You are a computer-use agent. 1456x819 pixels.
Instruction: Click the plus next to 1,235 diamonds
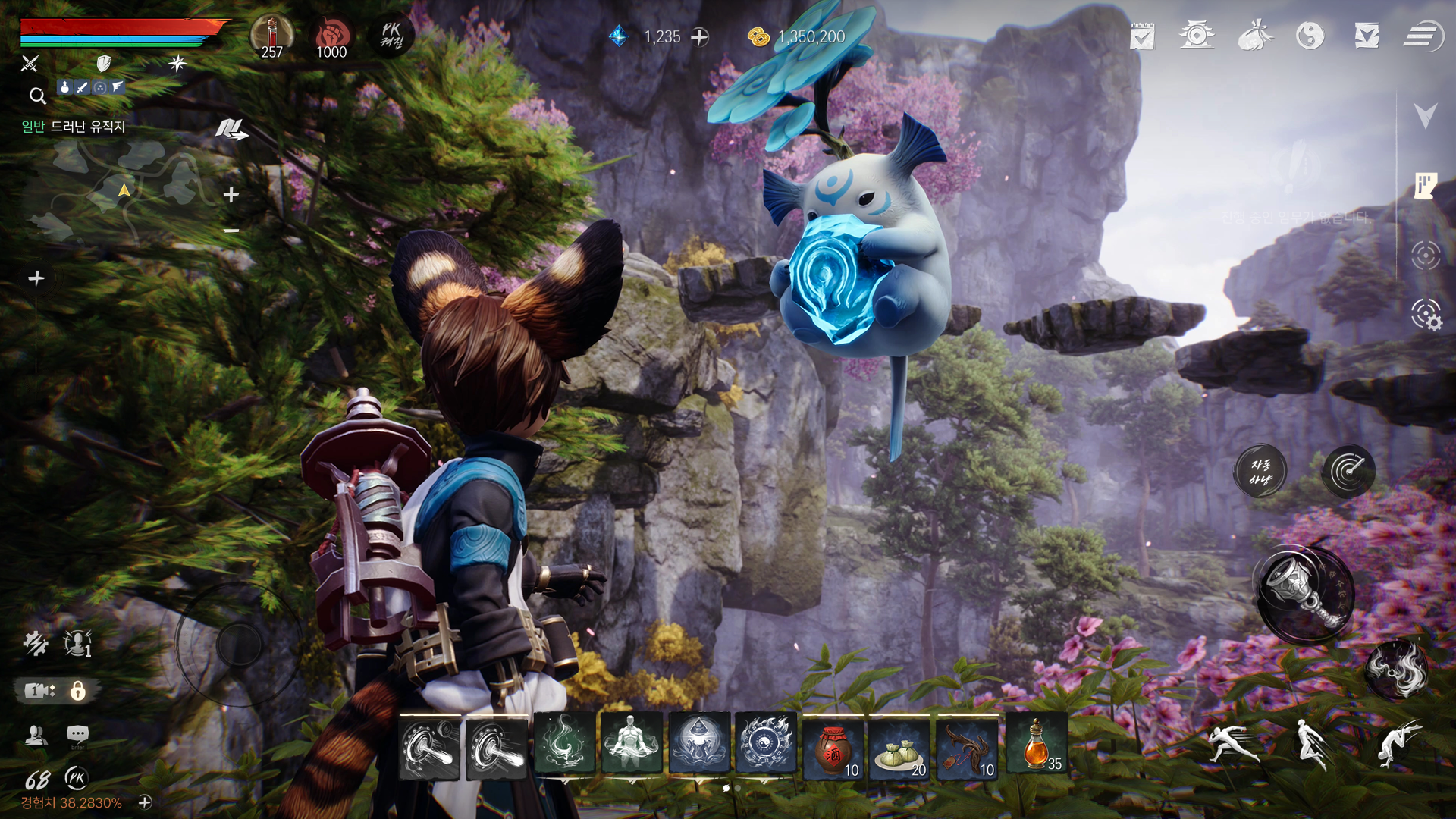tap(699, 36)
